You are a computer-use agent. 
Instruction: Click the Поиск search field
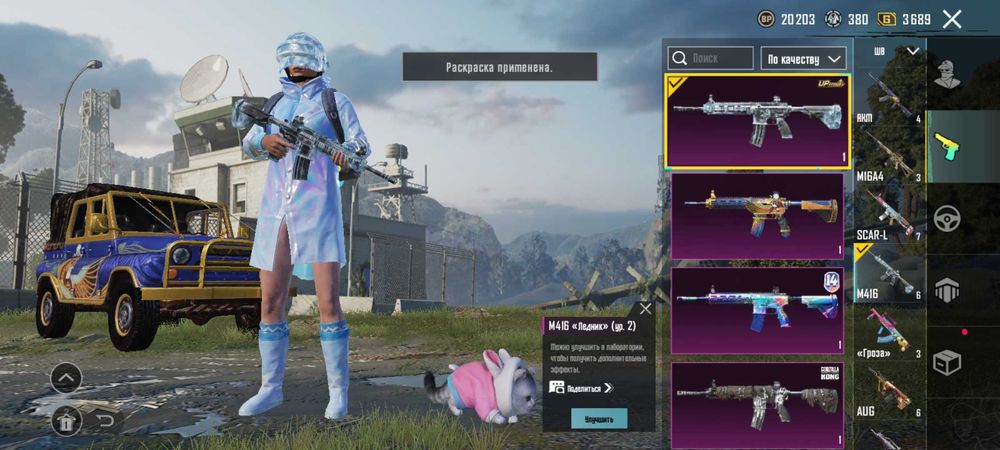tap(710, 58)
